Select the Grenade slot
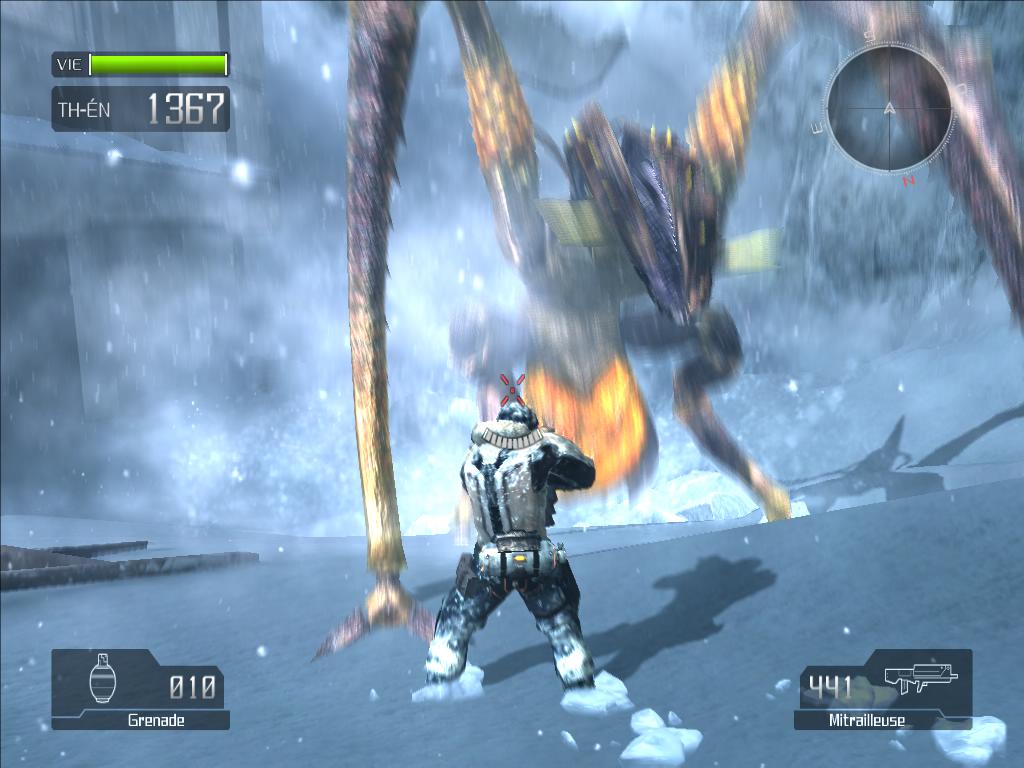This screenshot has height=768, width=1024. (x=140, y=688)
